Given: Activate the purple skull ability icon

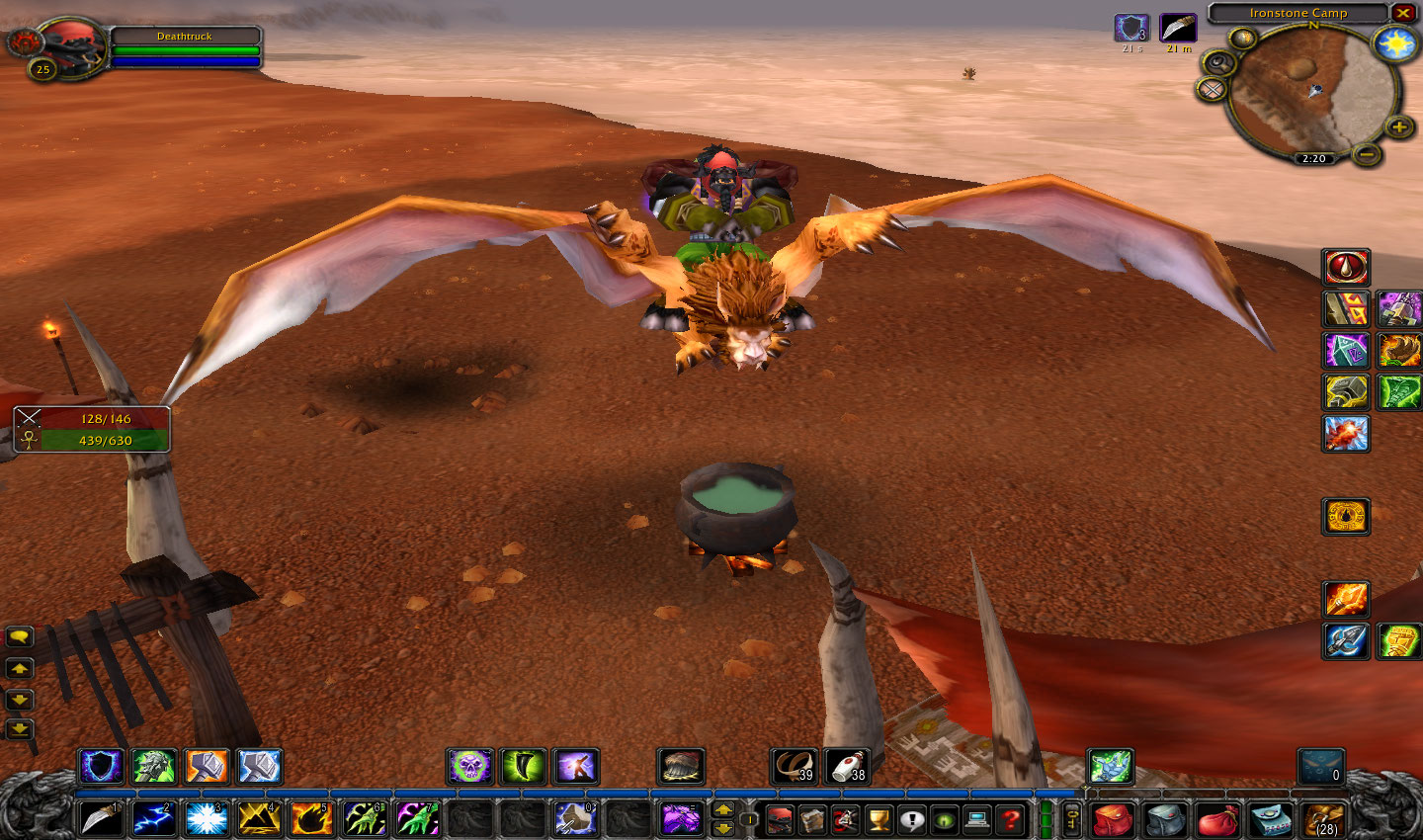Looking at the screenshot, I should (469, 766).
